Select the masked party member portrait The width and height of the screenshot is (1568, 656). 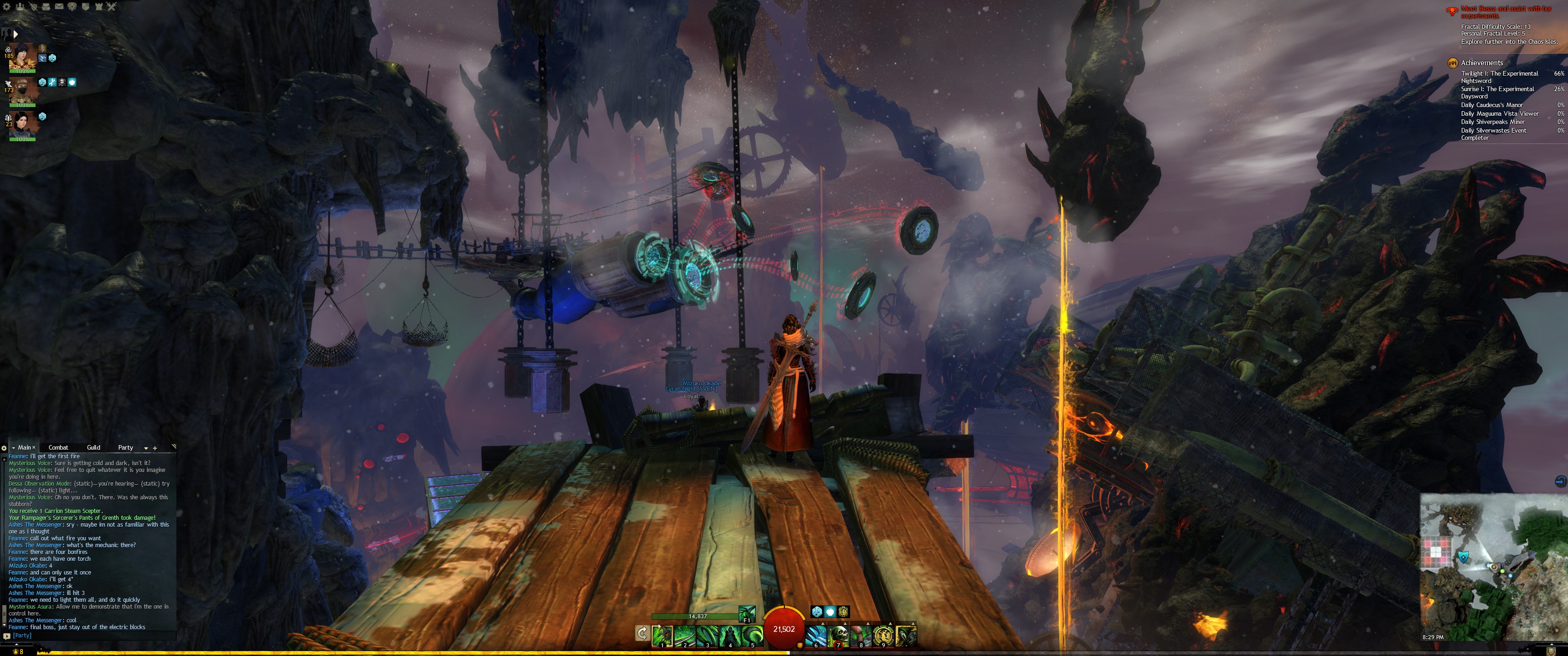(x=23, y=92)
